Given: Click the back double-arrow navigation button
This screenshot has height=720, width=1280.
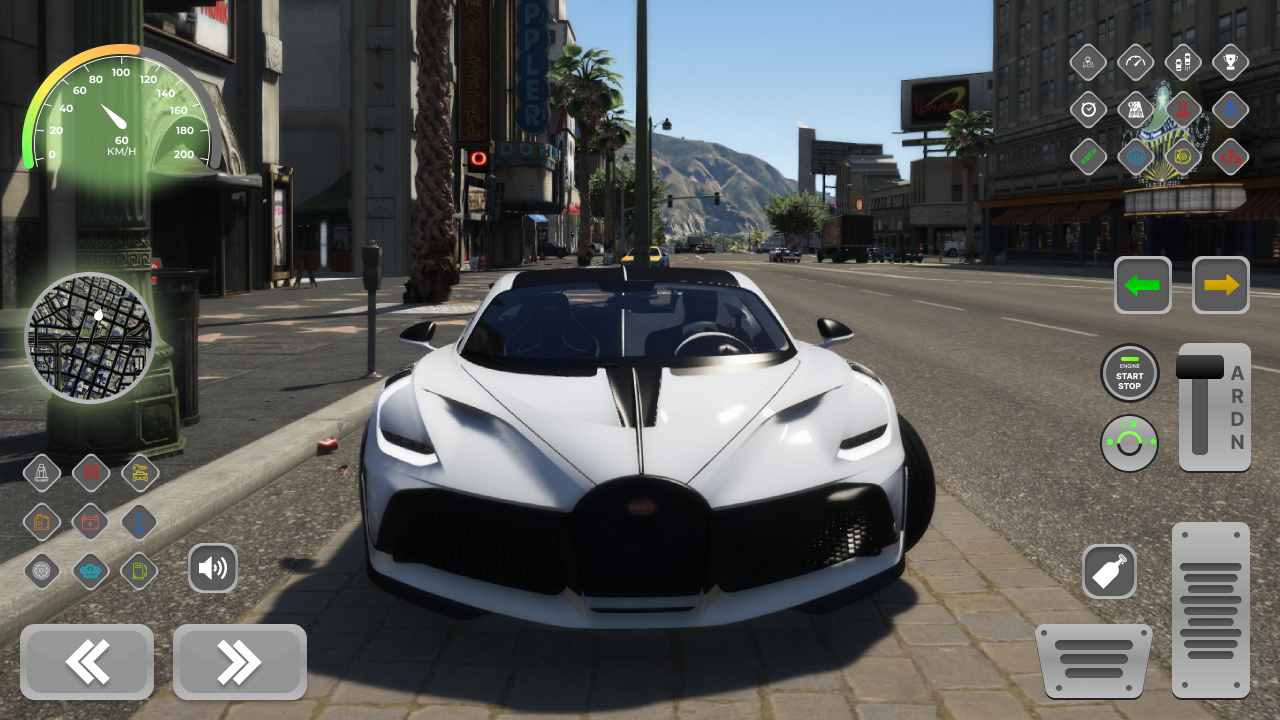Looking at the screenshot, I should (x=87, y=662).
